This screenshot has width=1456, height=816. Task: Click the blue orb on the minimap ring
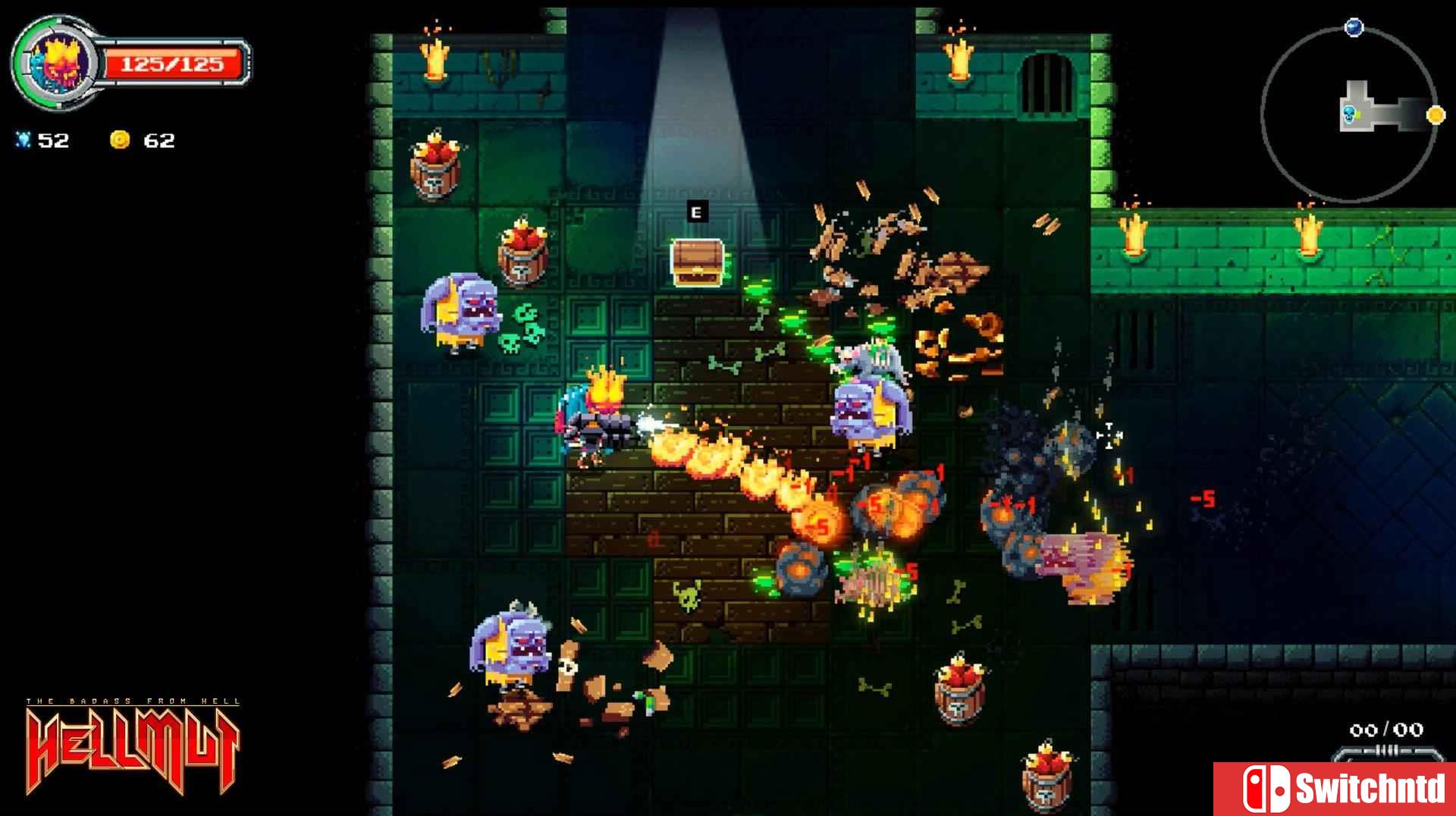pos(1354,28)
